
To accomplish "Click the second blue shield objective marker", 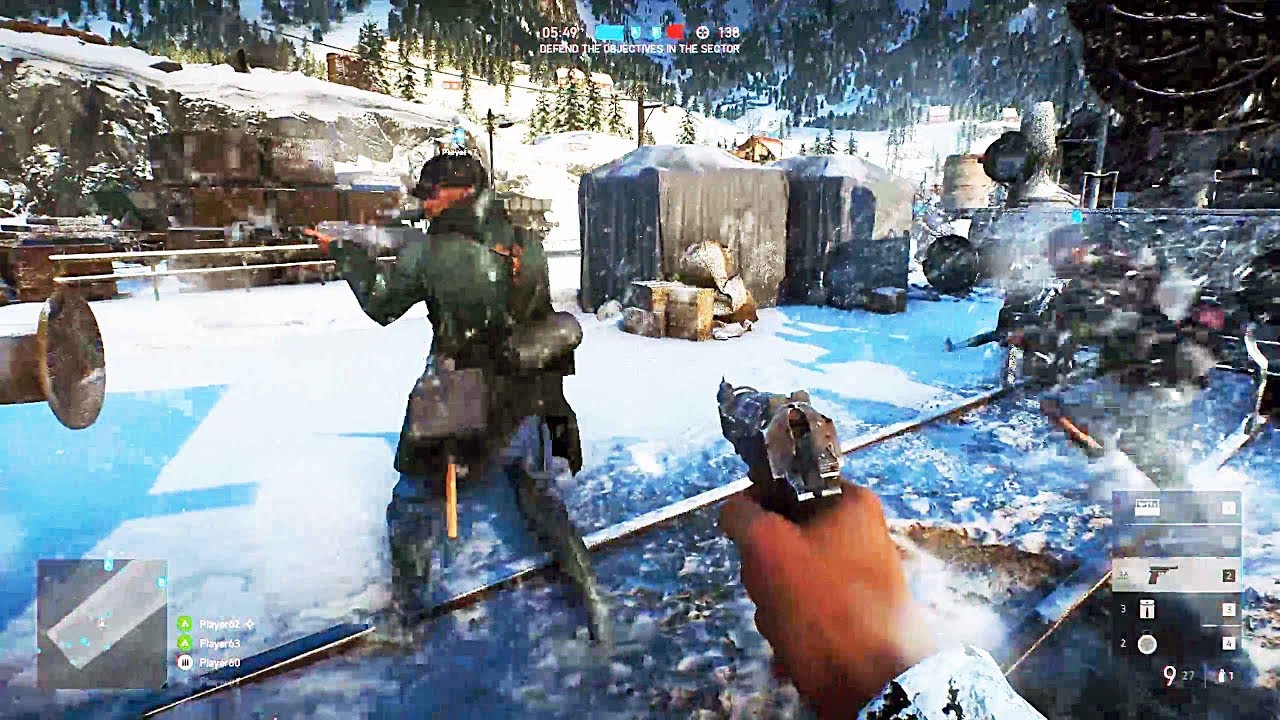I will coord(656,32).
